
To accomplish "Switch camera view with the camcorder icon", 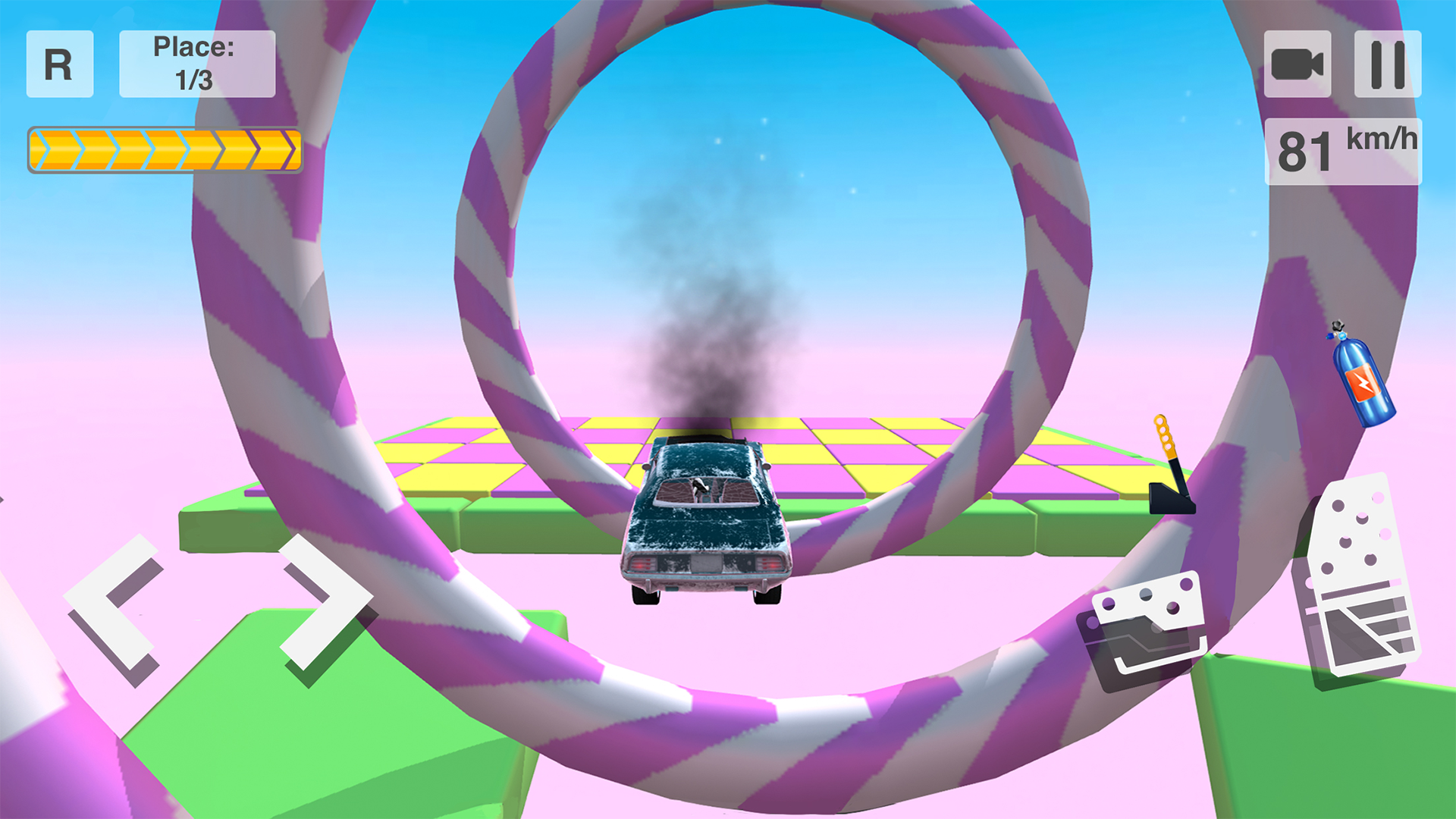I will click(1299, 64).
